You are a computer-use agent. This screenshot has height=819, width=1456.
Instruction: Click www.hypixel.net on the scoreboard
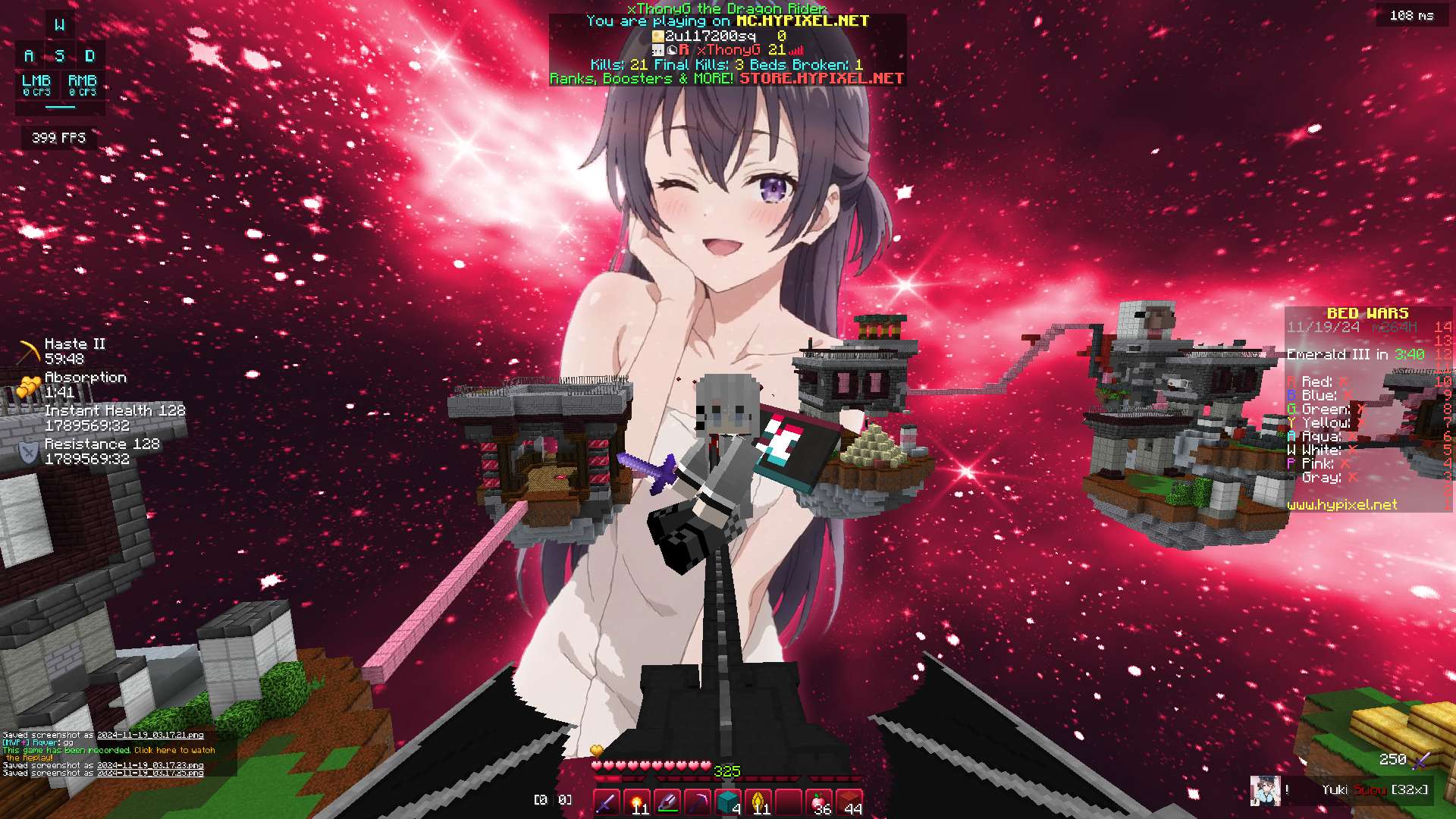1342,505
